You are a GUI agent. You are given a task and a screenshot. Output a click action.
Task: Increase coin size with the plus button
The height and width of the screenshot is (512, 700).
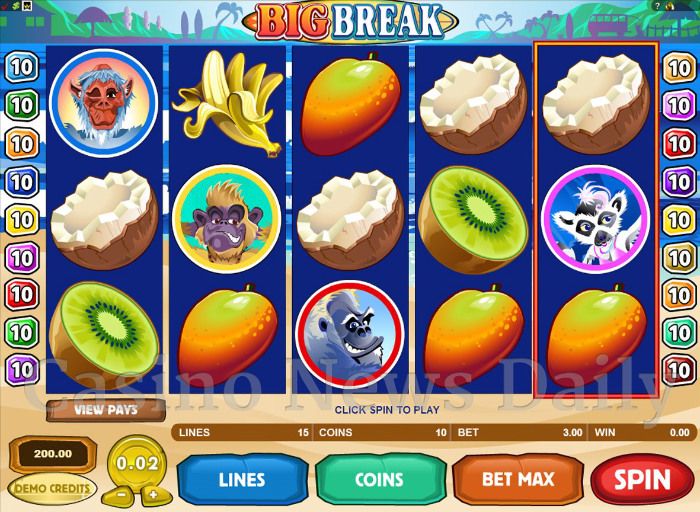pyautogui.click(x=152, y=494)
